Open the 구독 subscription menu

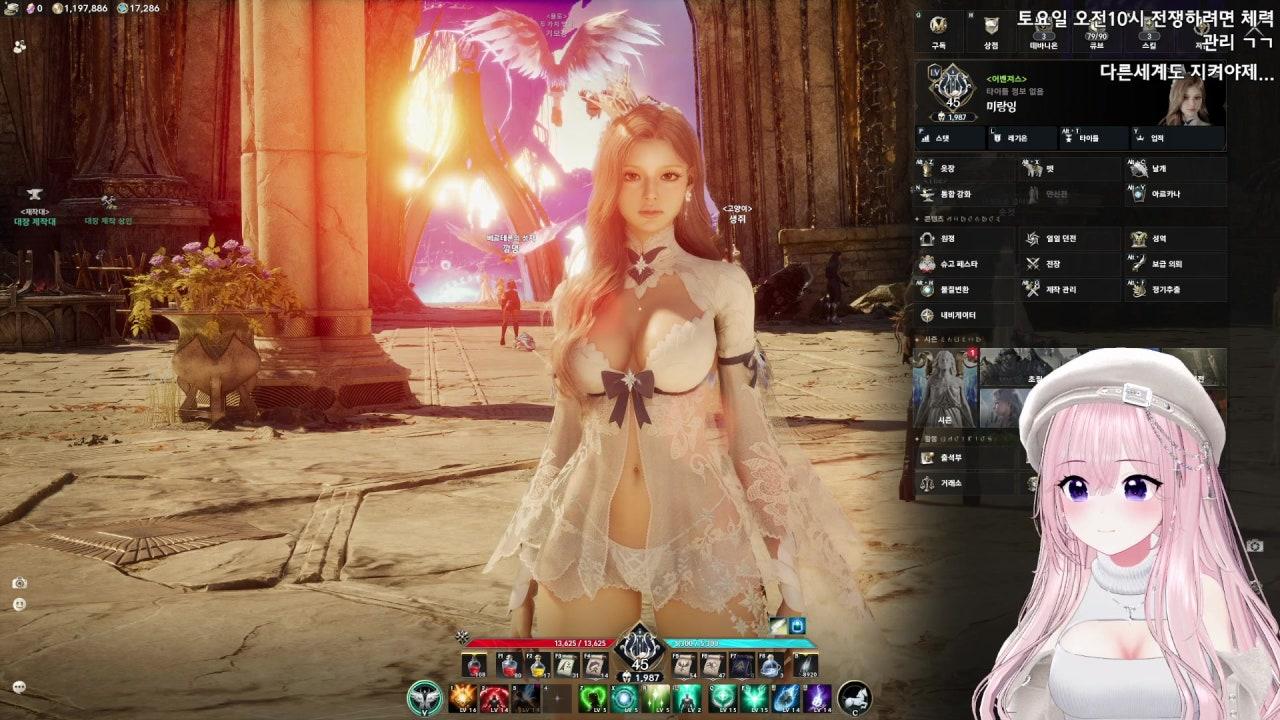(x=938, y=30)
